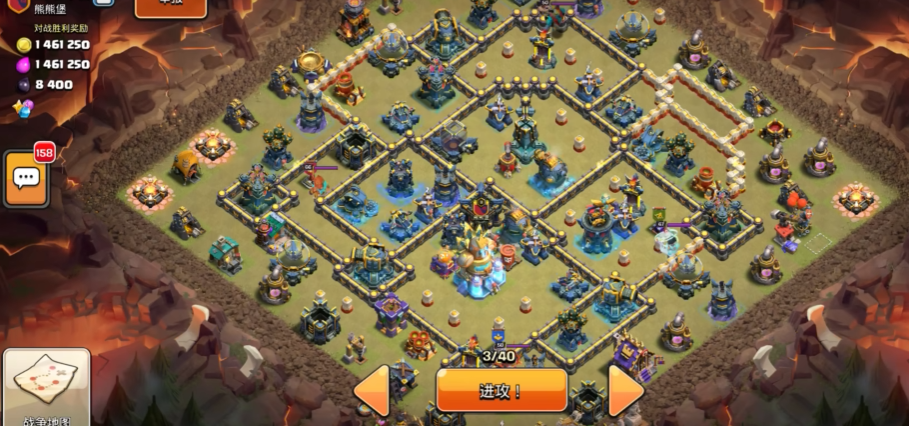
Task: Click the cut-off orange button at the top
Action: point(170,8)
